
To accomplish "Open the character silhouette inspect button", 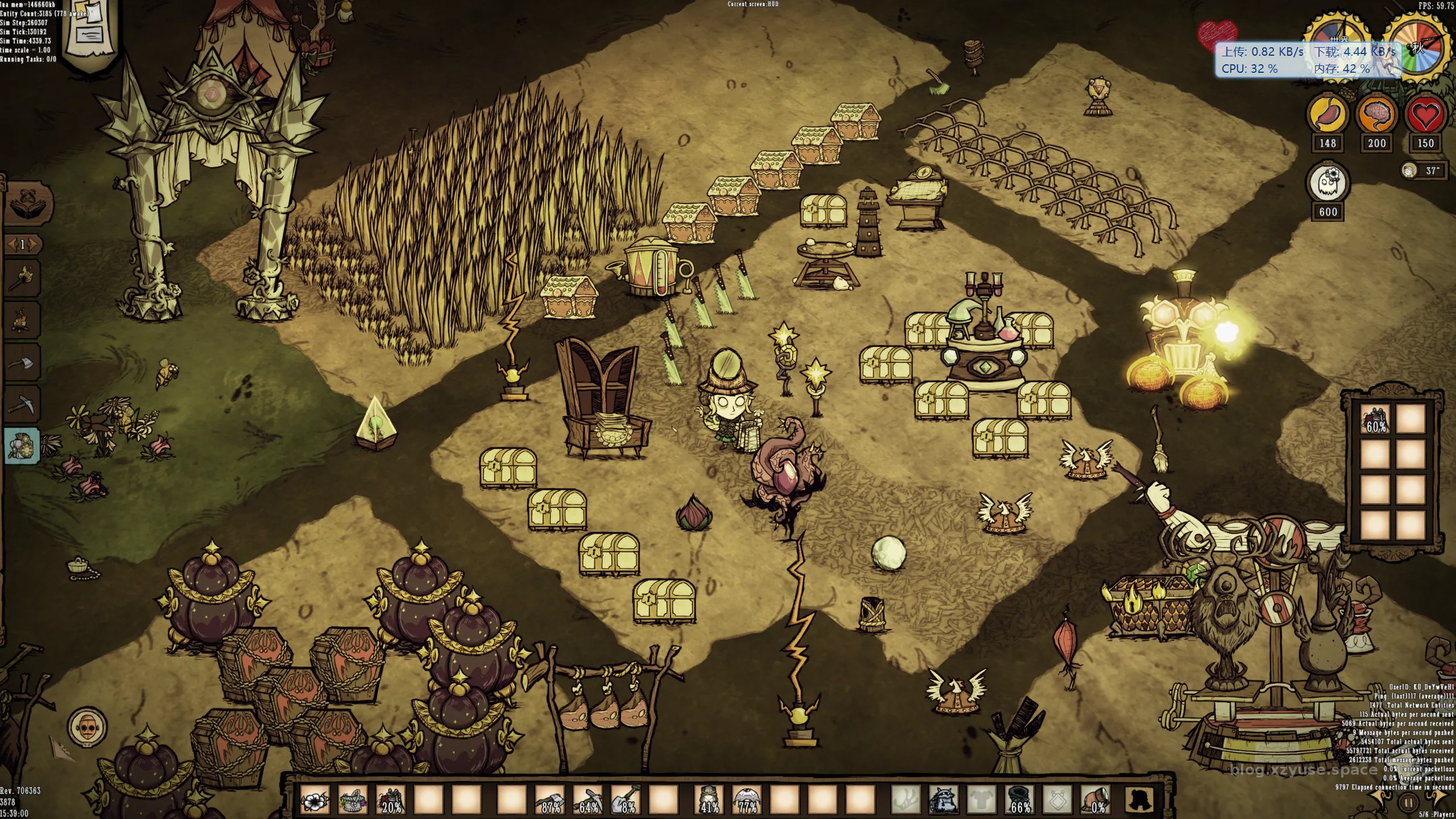I will (x=1140, y=800).
